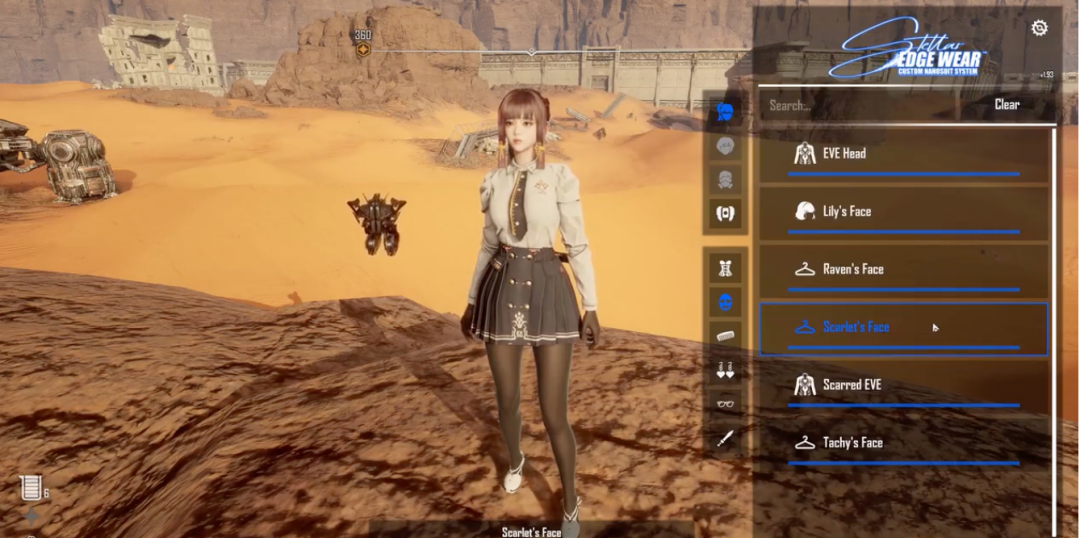
Task: Choose the Scarred EVE head
Action: (903, 386)
